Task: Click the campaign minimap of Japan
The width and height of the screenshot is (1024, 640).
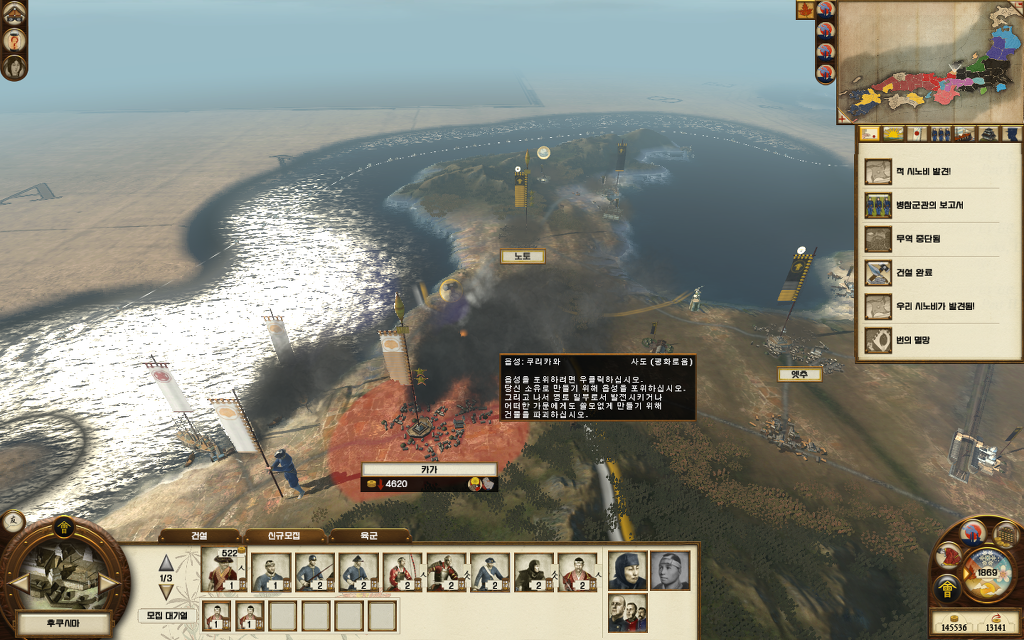Action: pyautogui.click(x=929, y=61)
